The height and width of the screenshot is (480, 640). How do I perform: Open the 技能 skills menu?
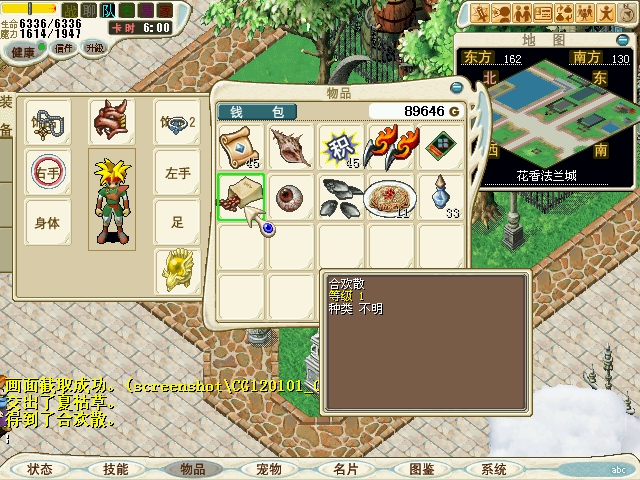116,469
